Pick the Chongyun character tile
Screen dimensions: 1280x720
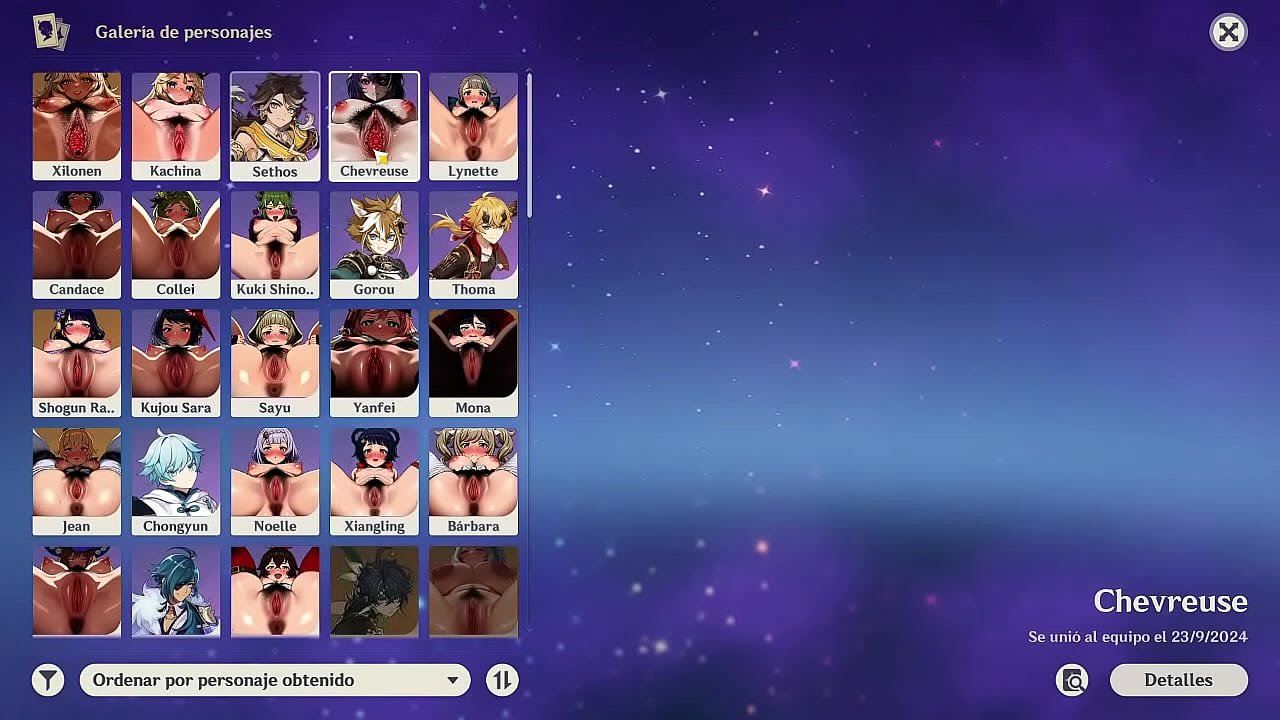pos(176,481)
